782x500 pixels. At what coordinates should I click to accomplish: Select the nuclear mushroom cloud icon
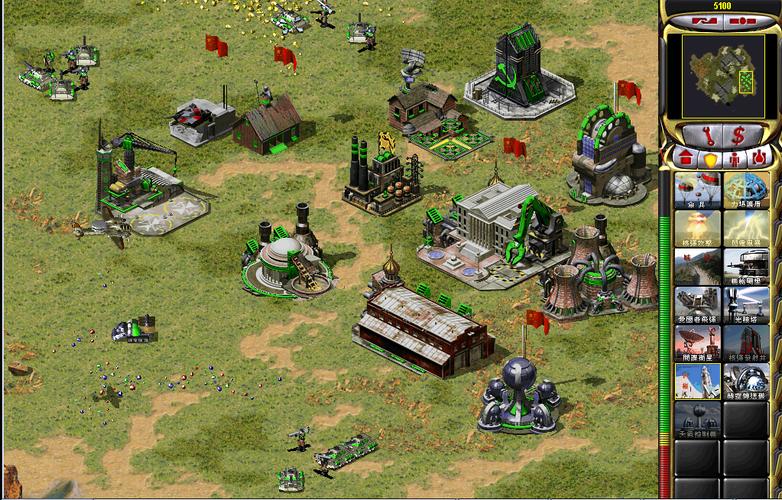click(x=696, y=228)
